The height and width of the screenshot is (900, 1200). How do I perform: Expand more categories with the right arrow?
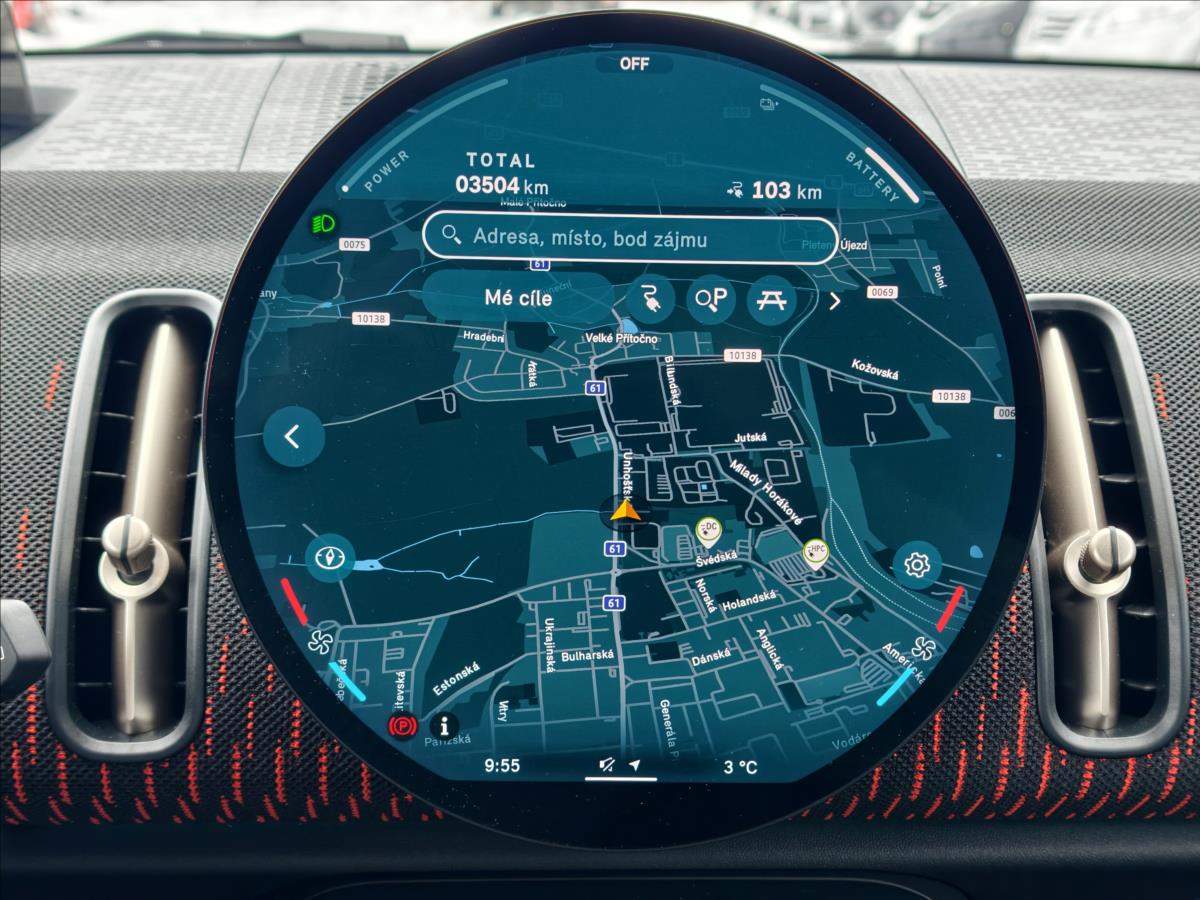tap(835, 300)
